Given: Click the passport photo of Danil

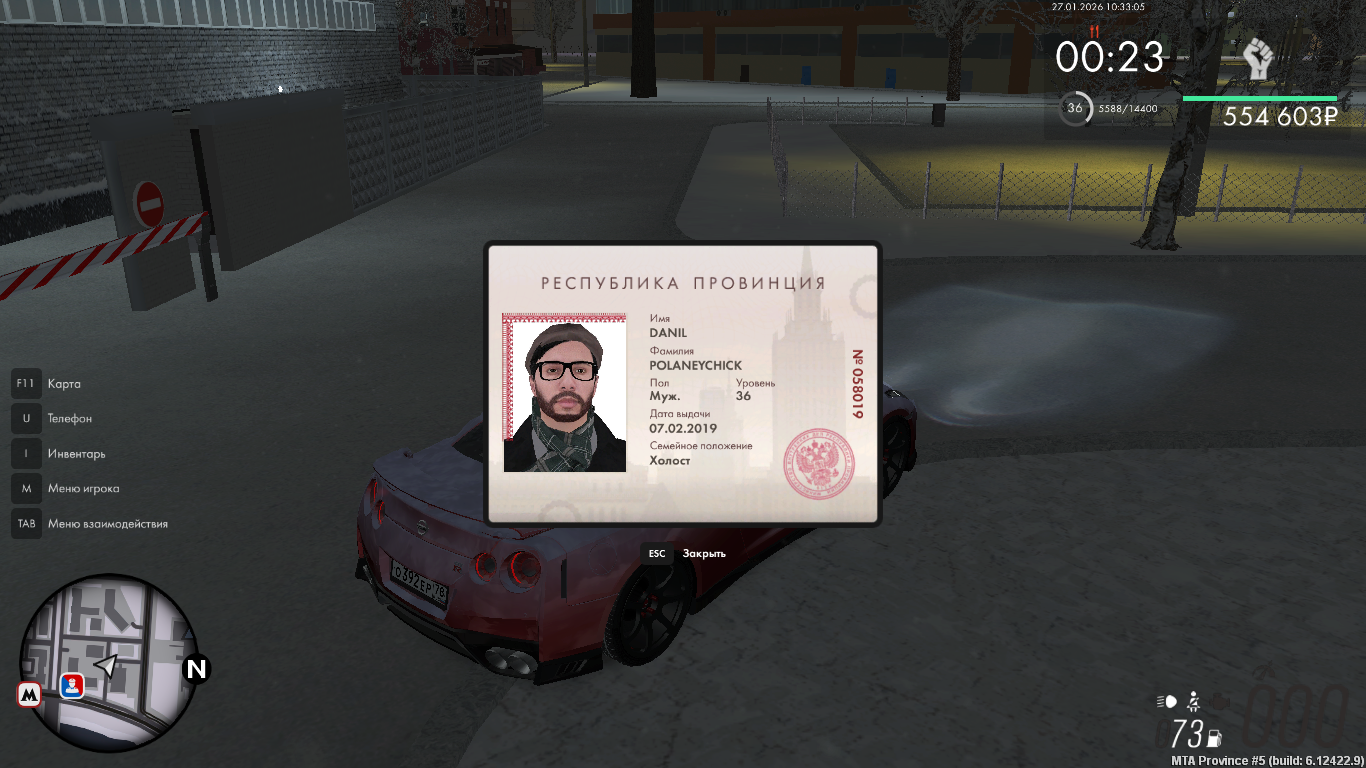Looking at the screenshot, I should pyautogui.click(x=565, y=393).
